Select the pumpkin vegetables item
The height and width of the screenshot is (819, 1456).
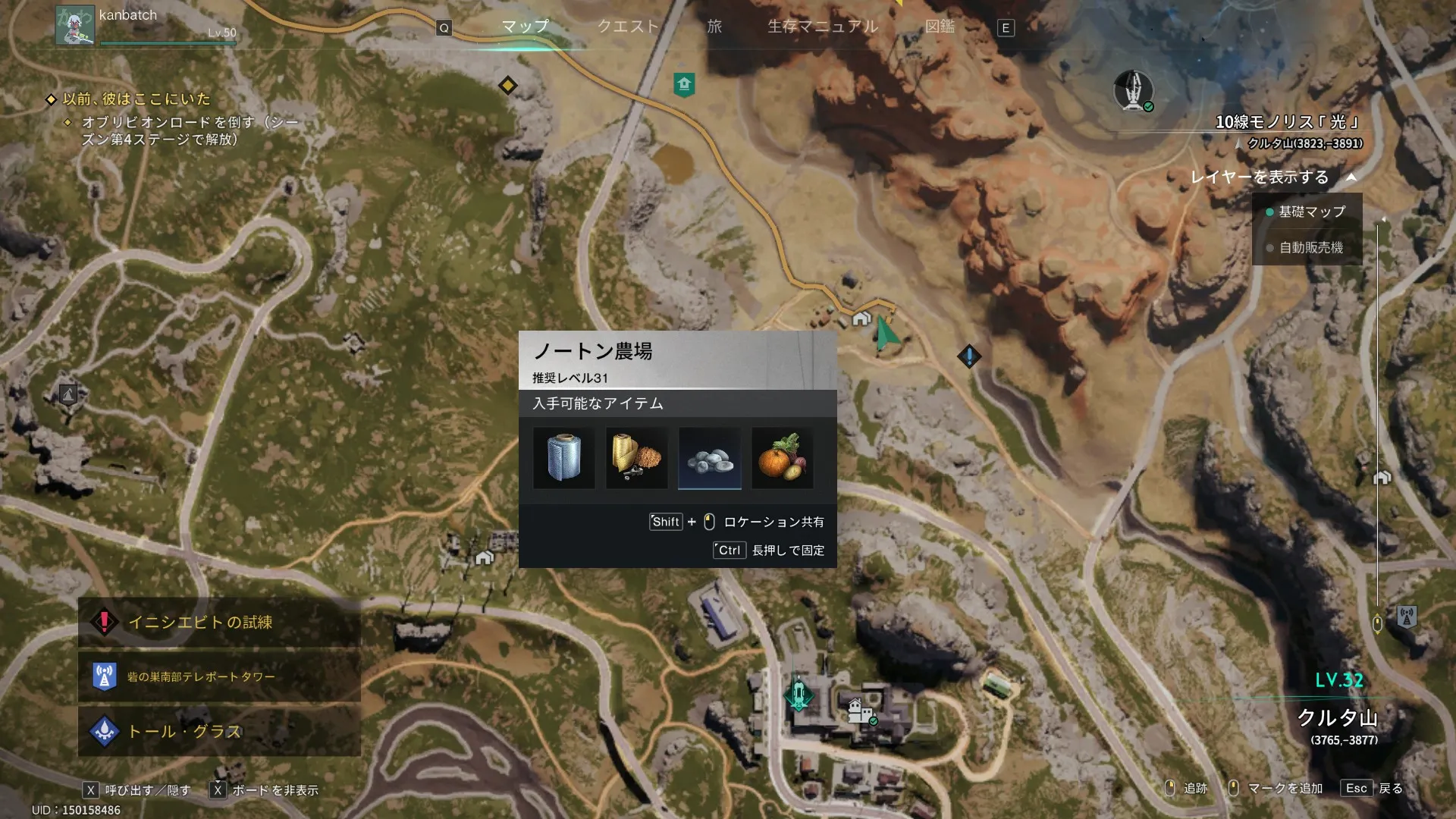pos(782,458)
